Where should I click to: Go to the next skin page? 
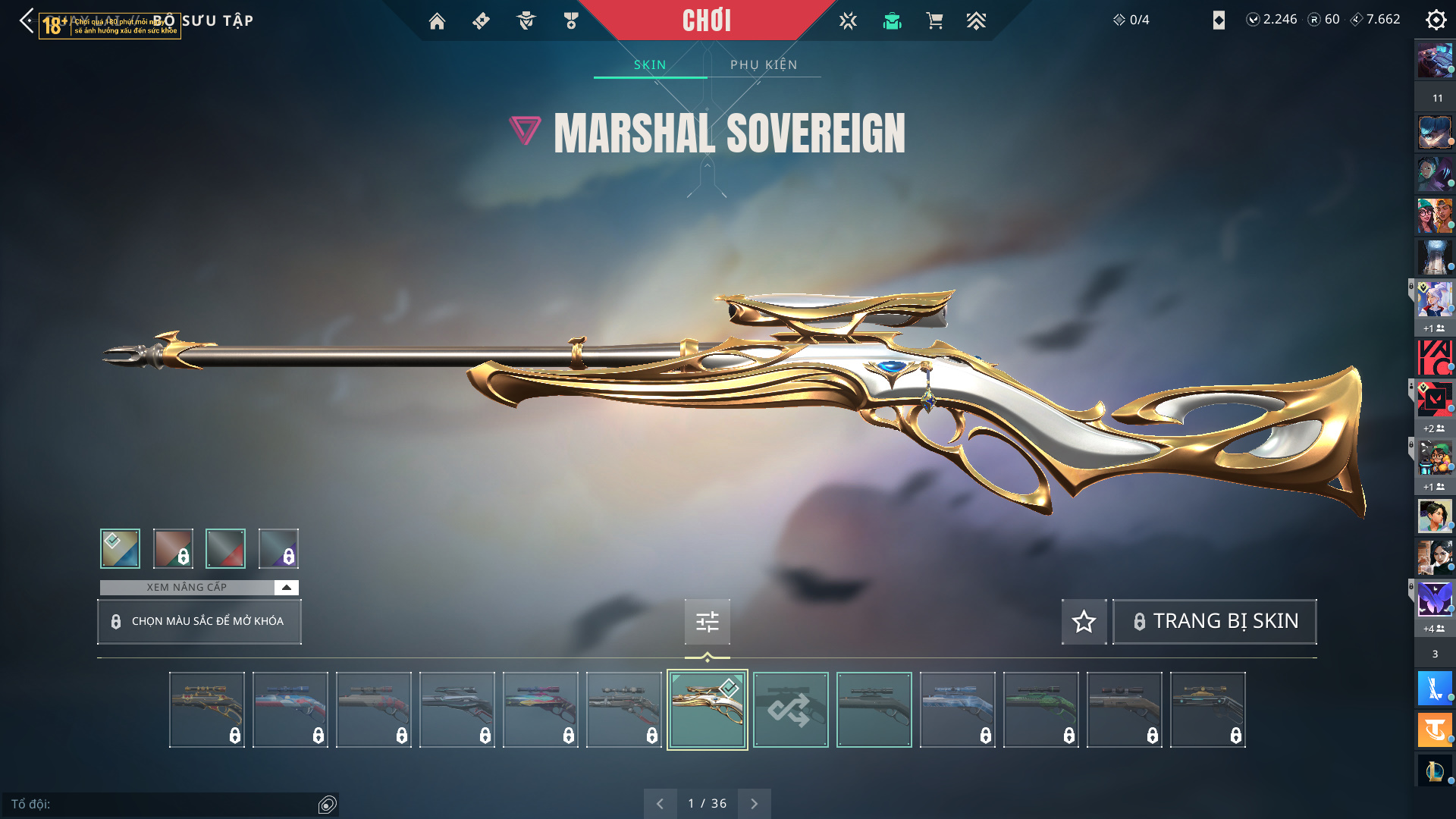[x=754, y=803]
